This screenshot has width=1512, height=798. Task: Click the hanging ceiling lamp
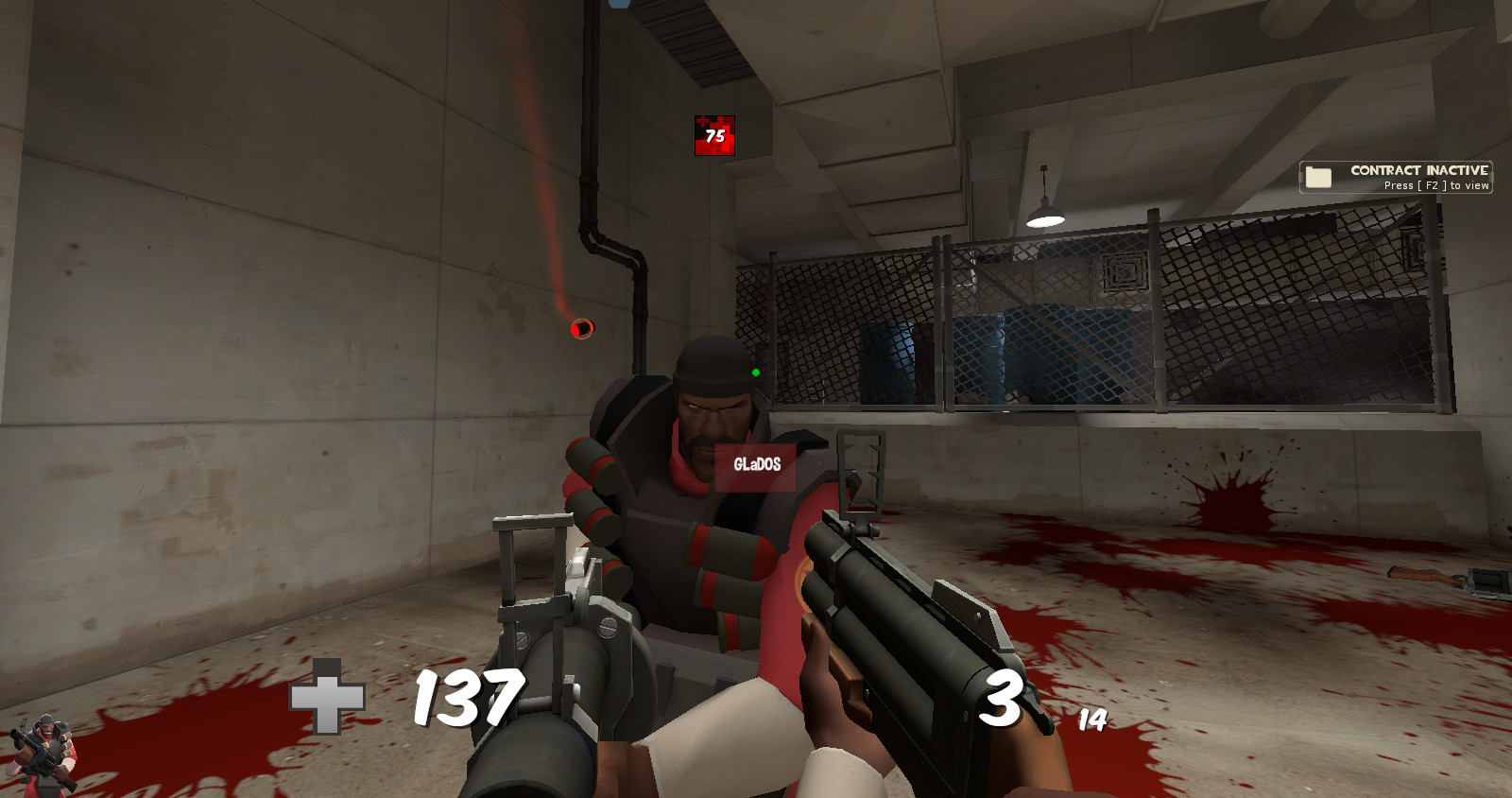coord(1045,217)
